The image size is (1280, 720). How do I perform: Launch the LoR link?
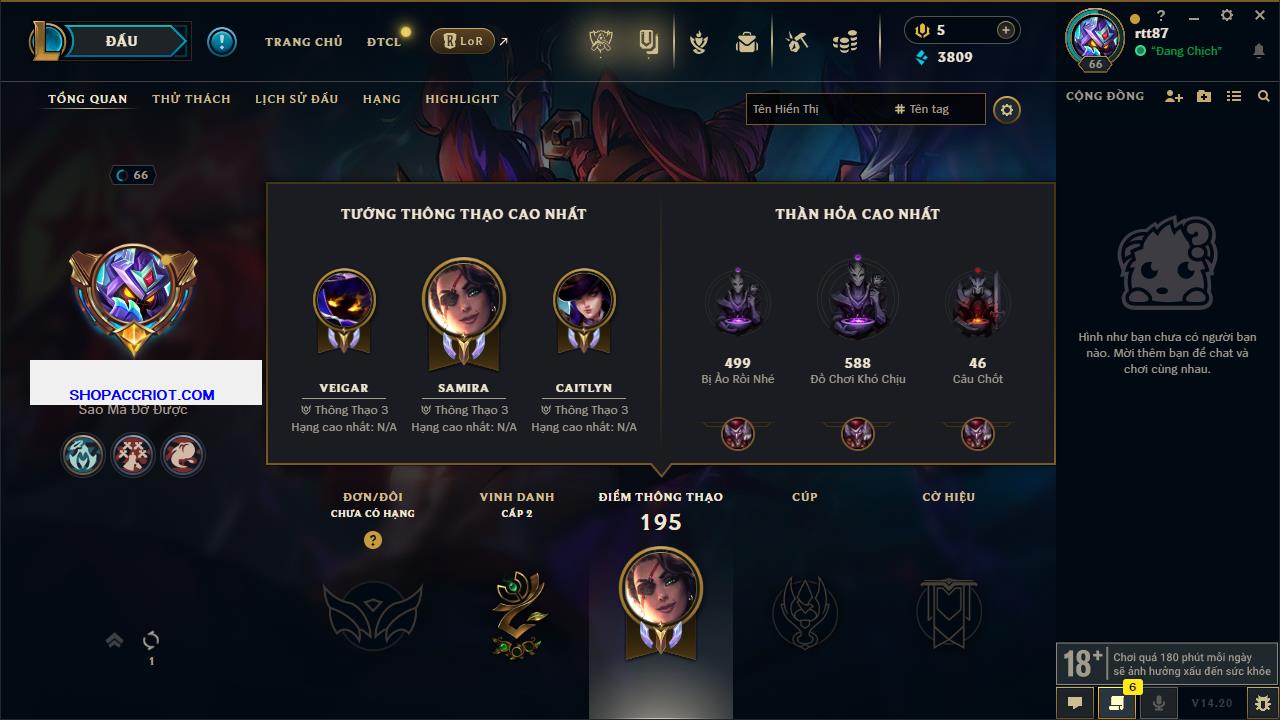pos(463,41)
